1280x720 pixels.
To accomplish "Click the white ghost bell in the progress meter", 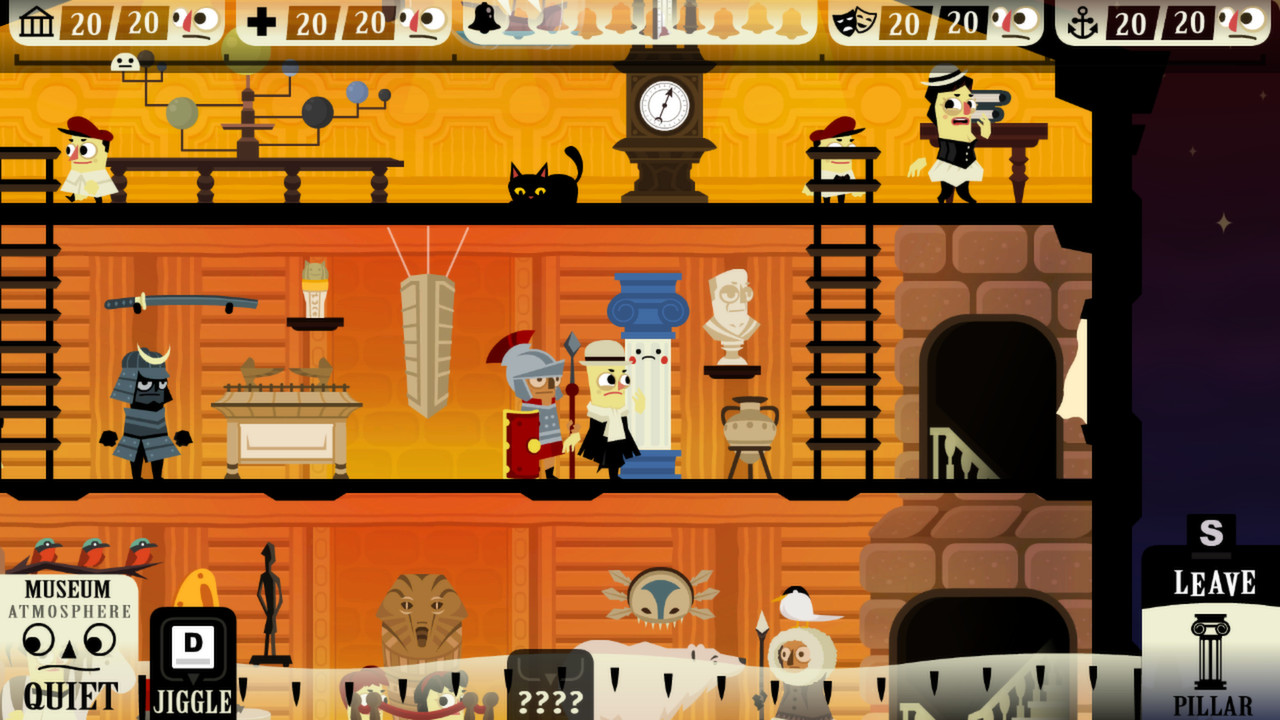I will [485, 18].
